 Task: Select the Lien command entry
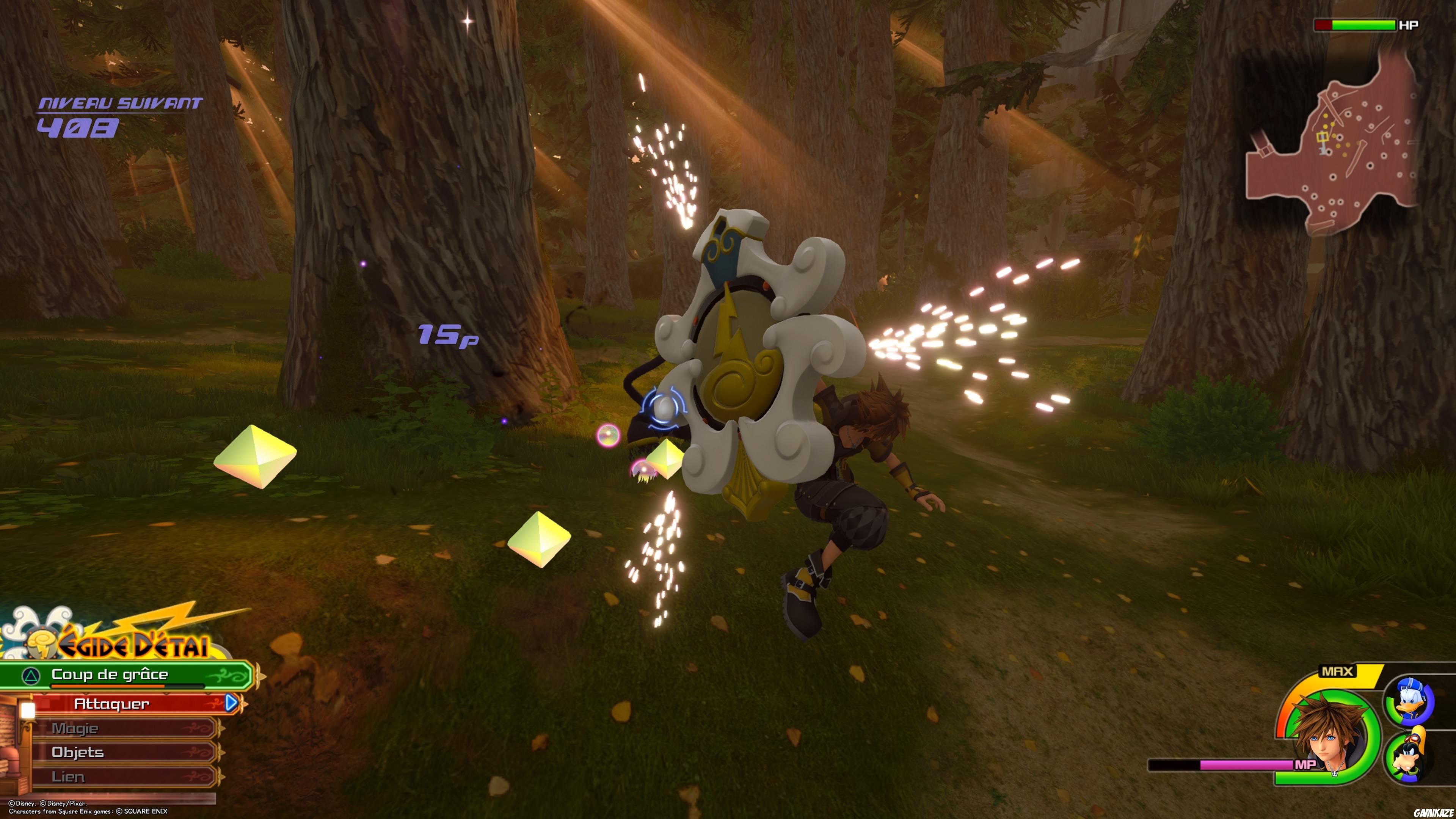(x=68, y=776)
